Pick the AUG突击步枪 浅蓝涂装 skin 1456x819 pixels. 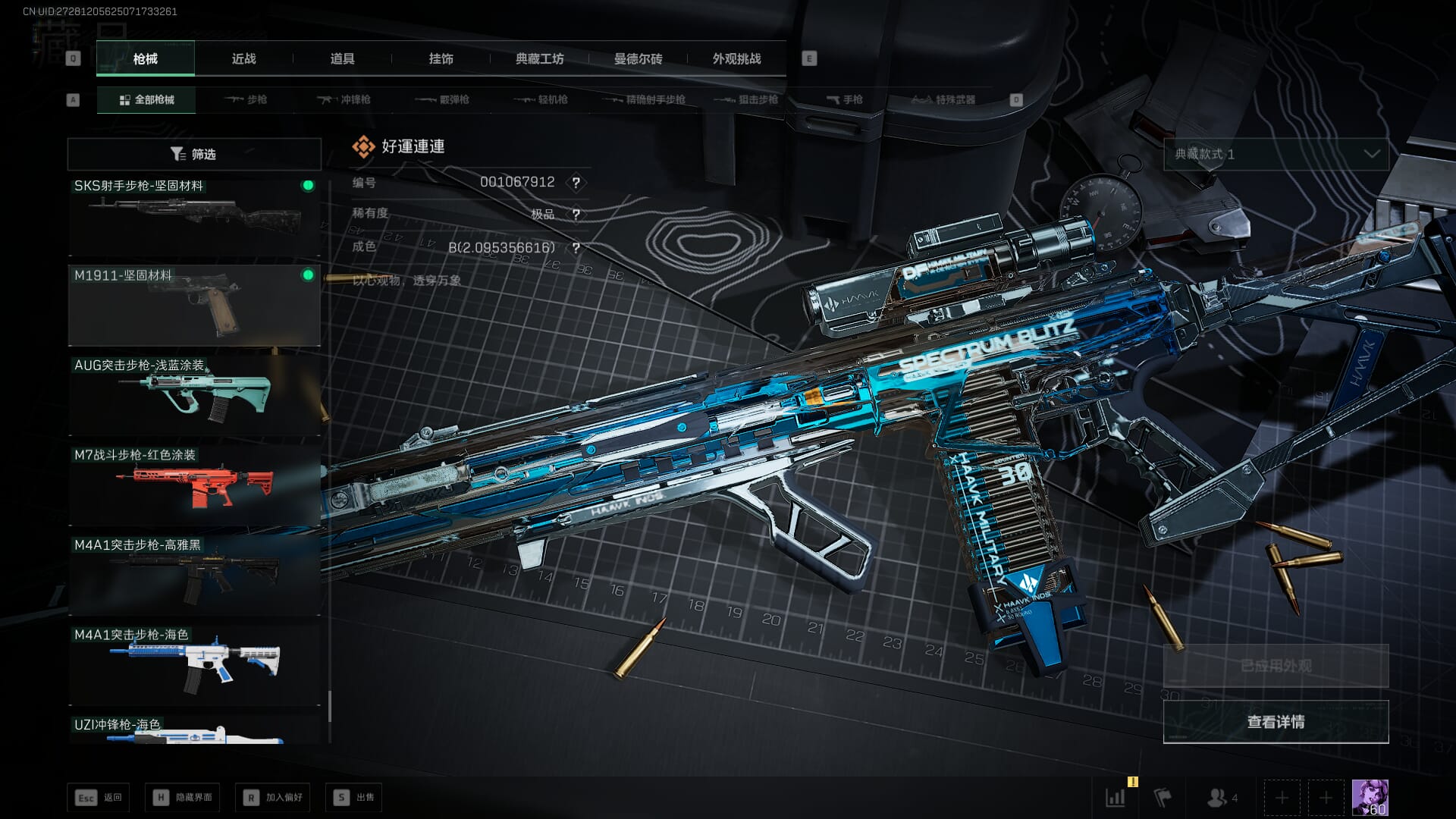point(194,395)
